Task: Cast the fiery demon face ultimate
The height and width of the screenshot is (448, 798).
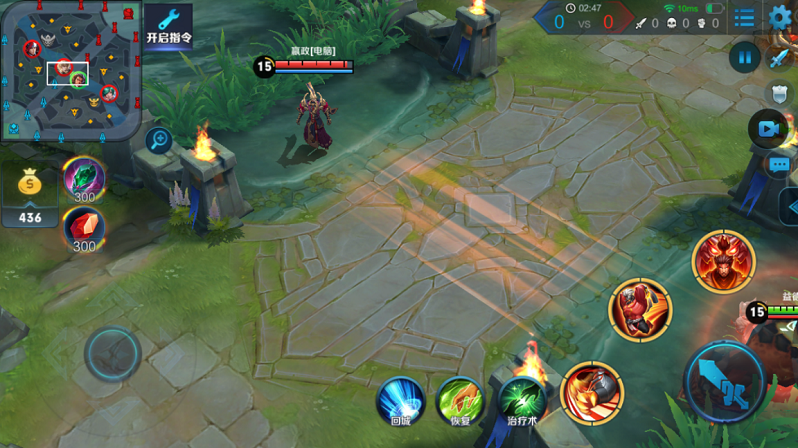Action: click(x=723, y=261)
